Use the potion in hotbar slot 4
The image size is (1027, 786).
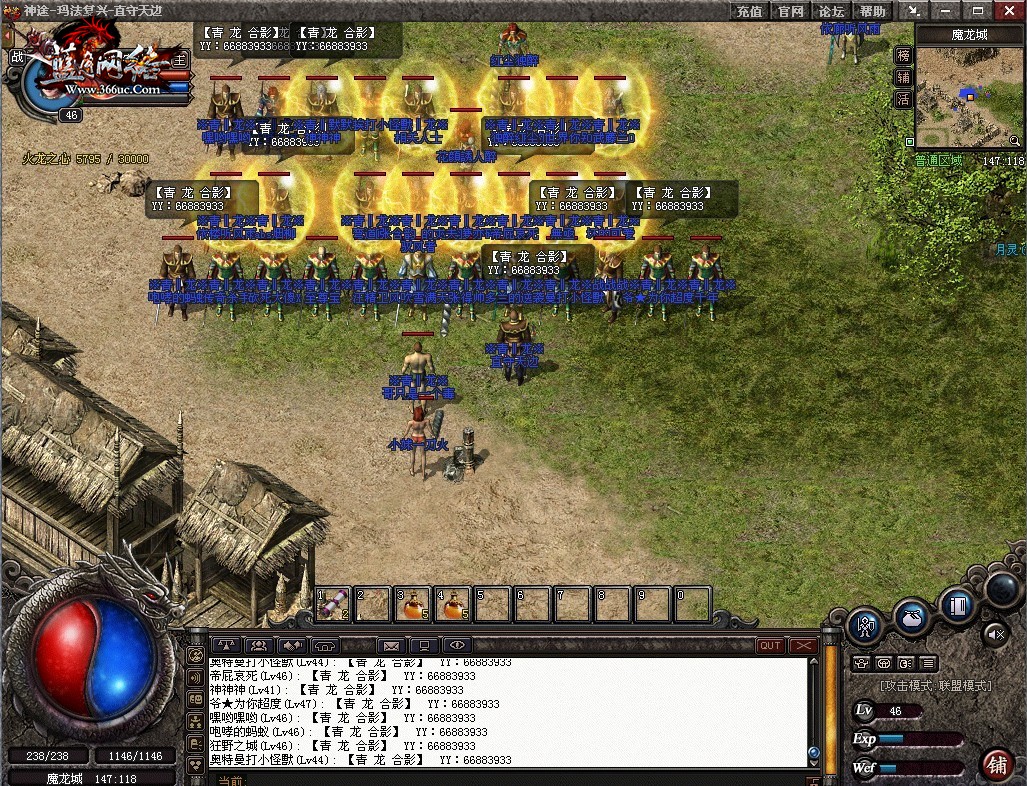pos(452,604)
